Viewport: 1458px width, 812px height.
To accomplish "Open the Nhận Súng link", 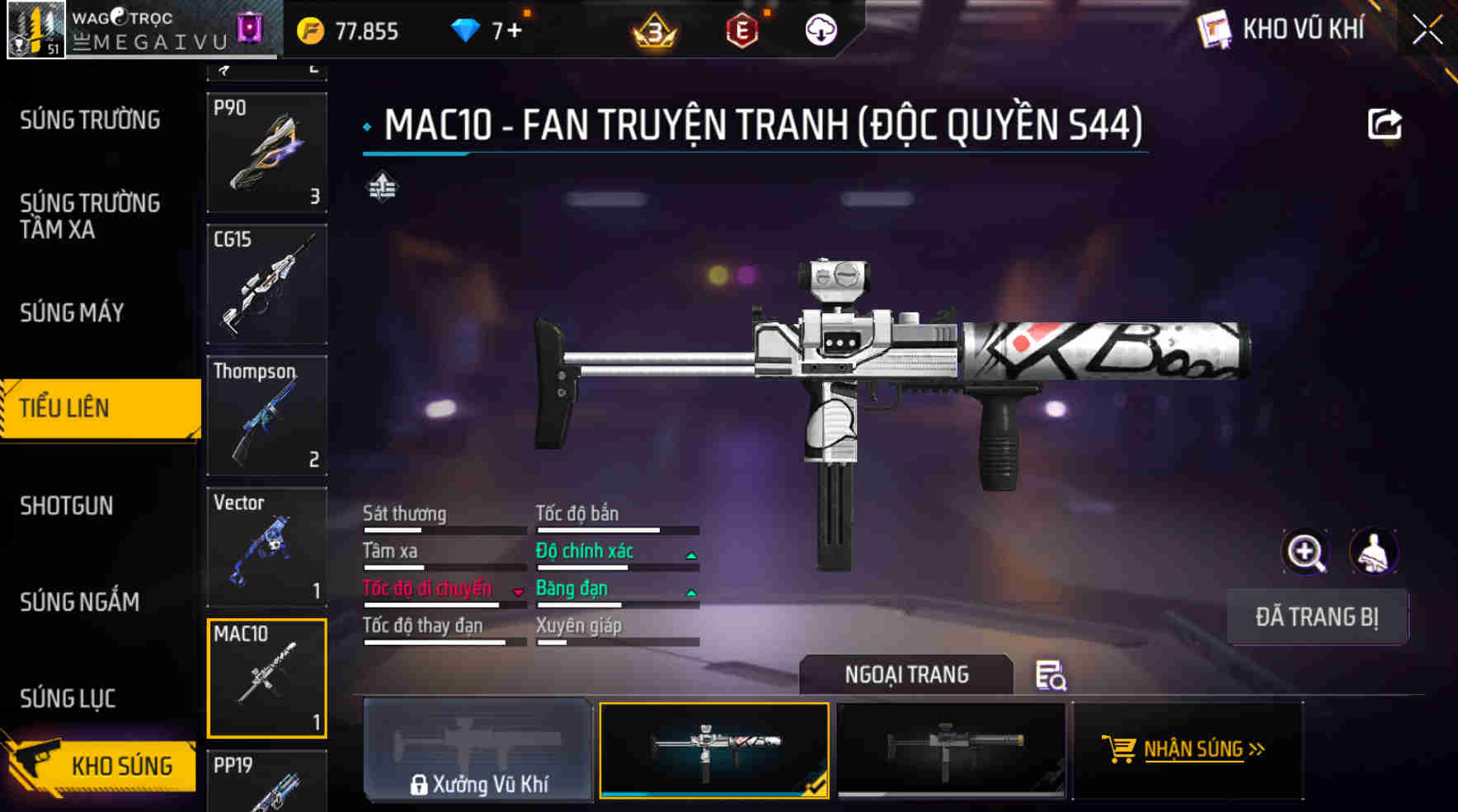I will pyautogui.click(x=1192, y=749).
